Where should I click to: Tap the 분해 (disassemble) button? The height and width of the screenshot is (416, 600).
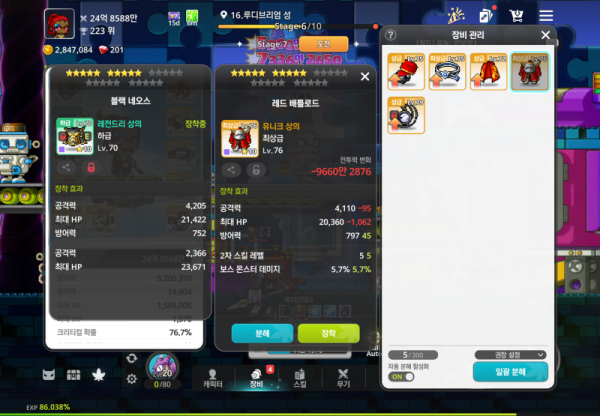click(261, 332)
